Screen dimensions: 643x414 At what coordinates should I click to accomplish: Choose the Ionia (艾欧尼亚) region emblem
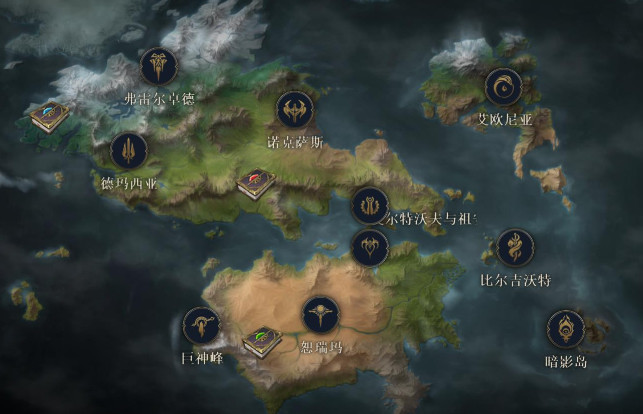point(502,87)
